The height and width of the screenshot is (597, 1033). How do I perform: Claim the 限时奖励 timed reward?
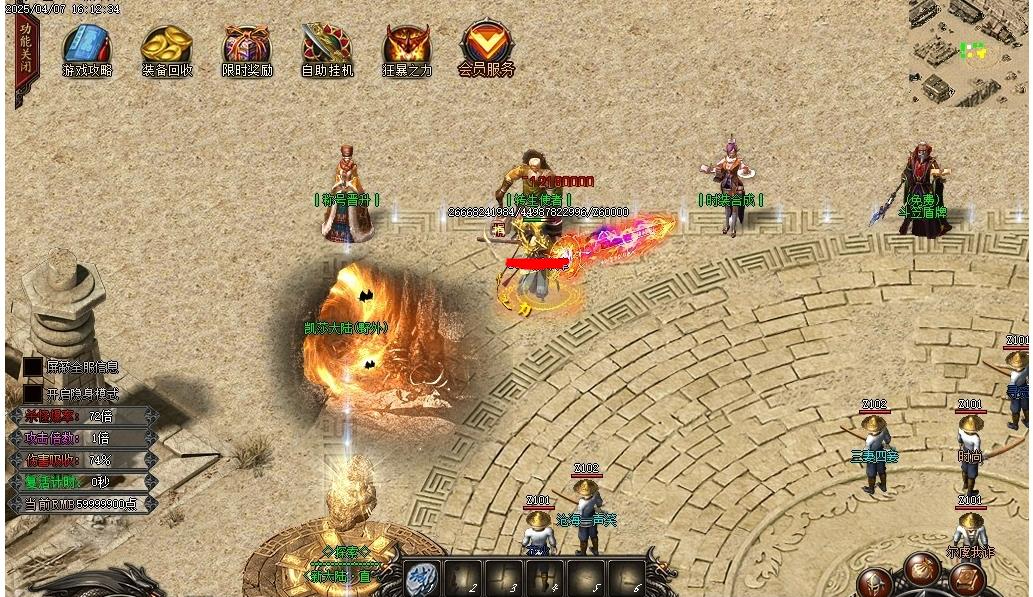tap(246, 47)
